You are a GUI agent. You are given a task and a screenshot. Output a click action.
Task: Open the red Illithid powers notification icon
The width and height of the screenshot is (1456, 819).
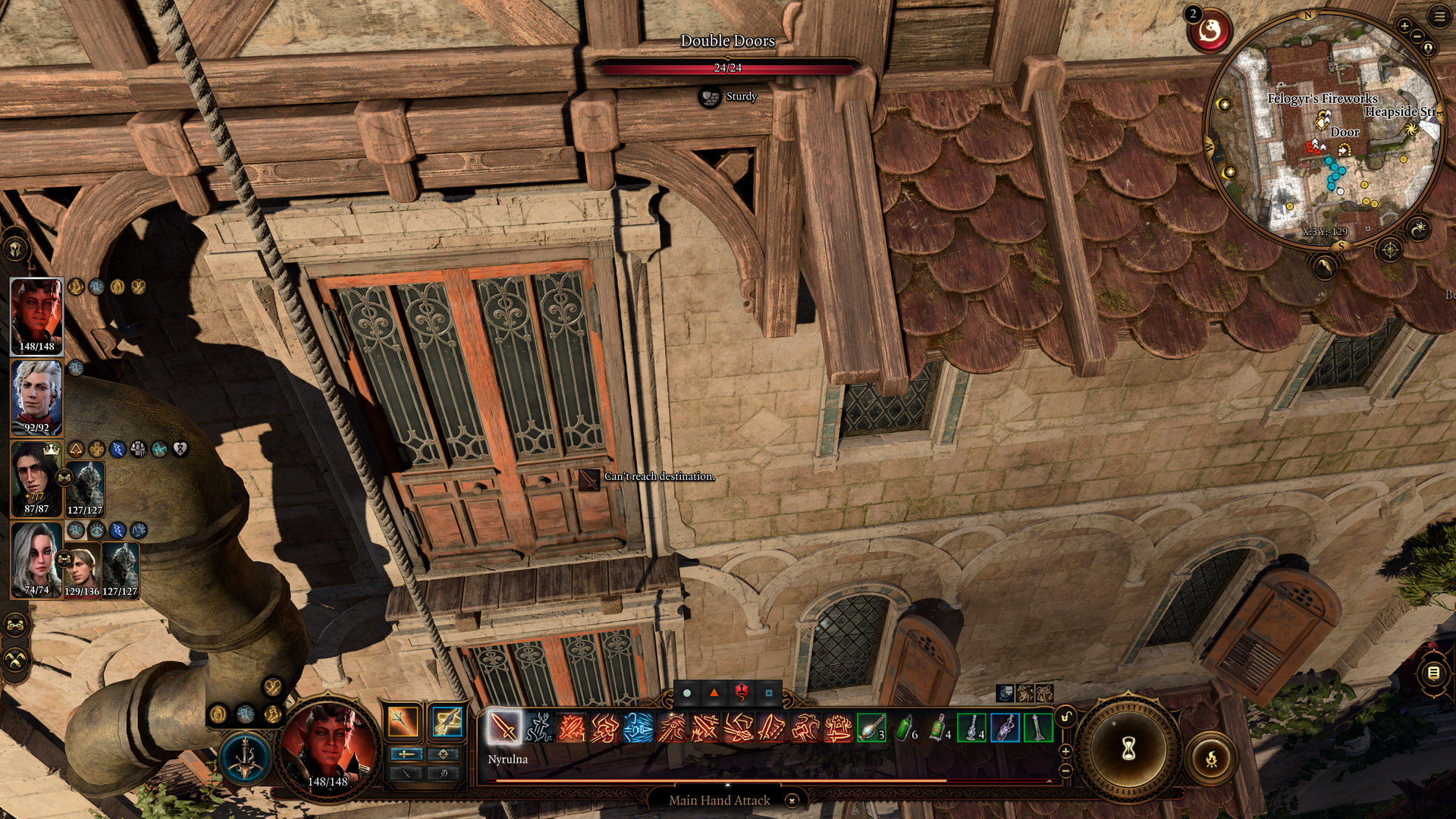pyautogui.click(x=1210, y=32)
